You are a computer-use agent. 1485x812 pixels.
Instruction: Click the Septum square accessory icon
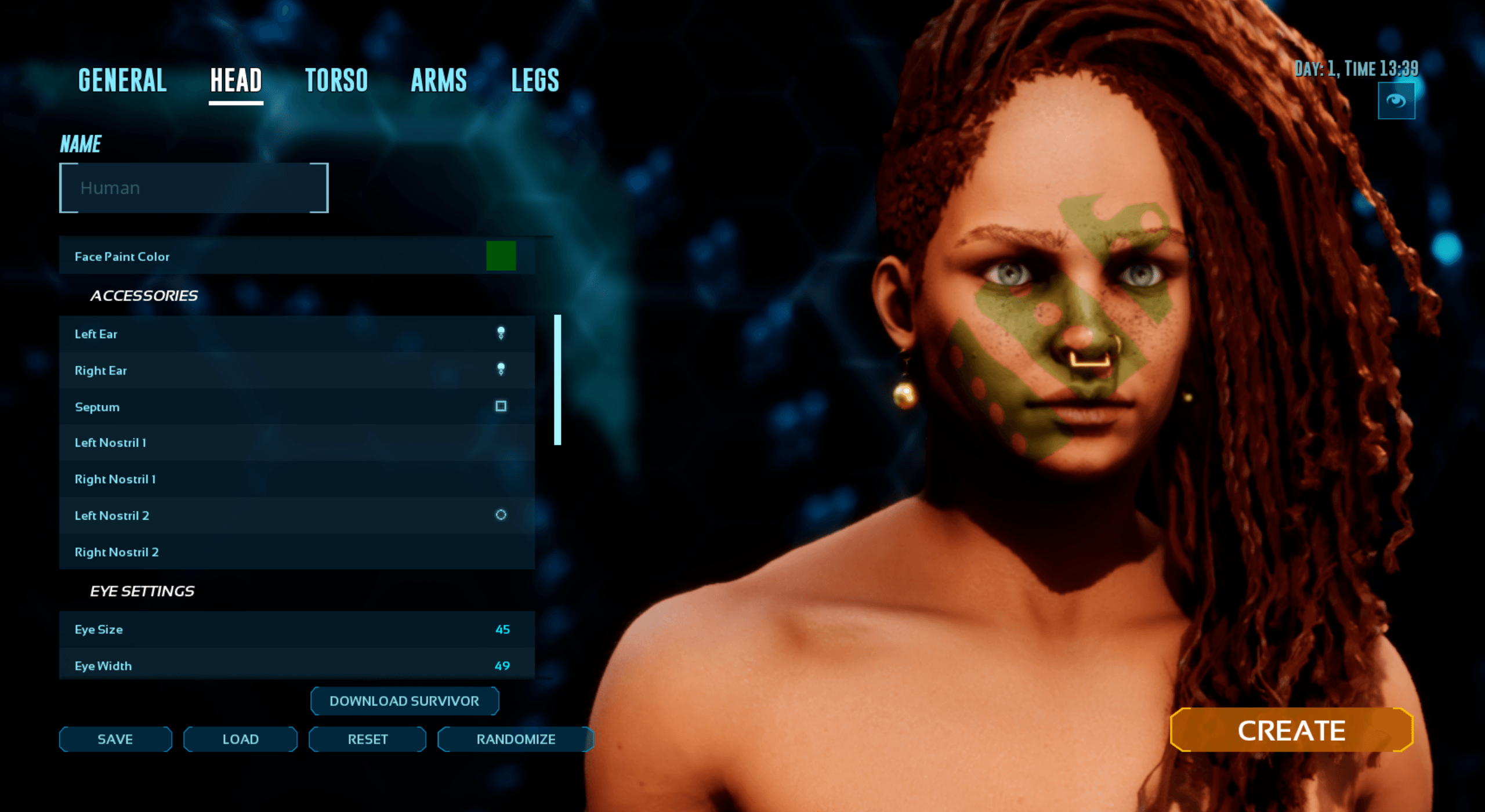click(x=500, y=407)
